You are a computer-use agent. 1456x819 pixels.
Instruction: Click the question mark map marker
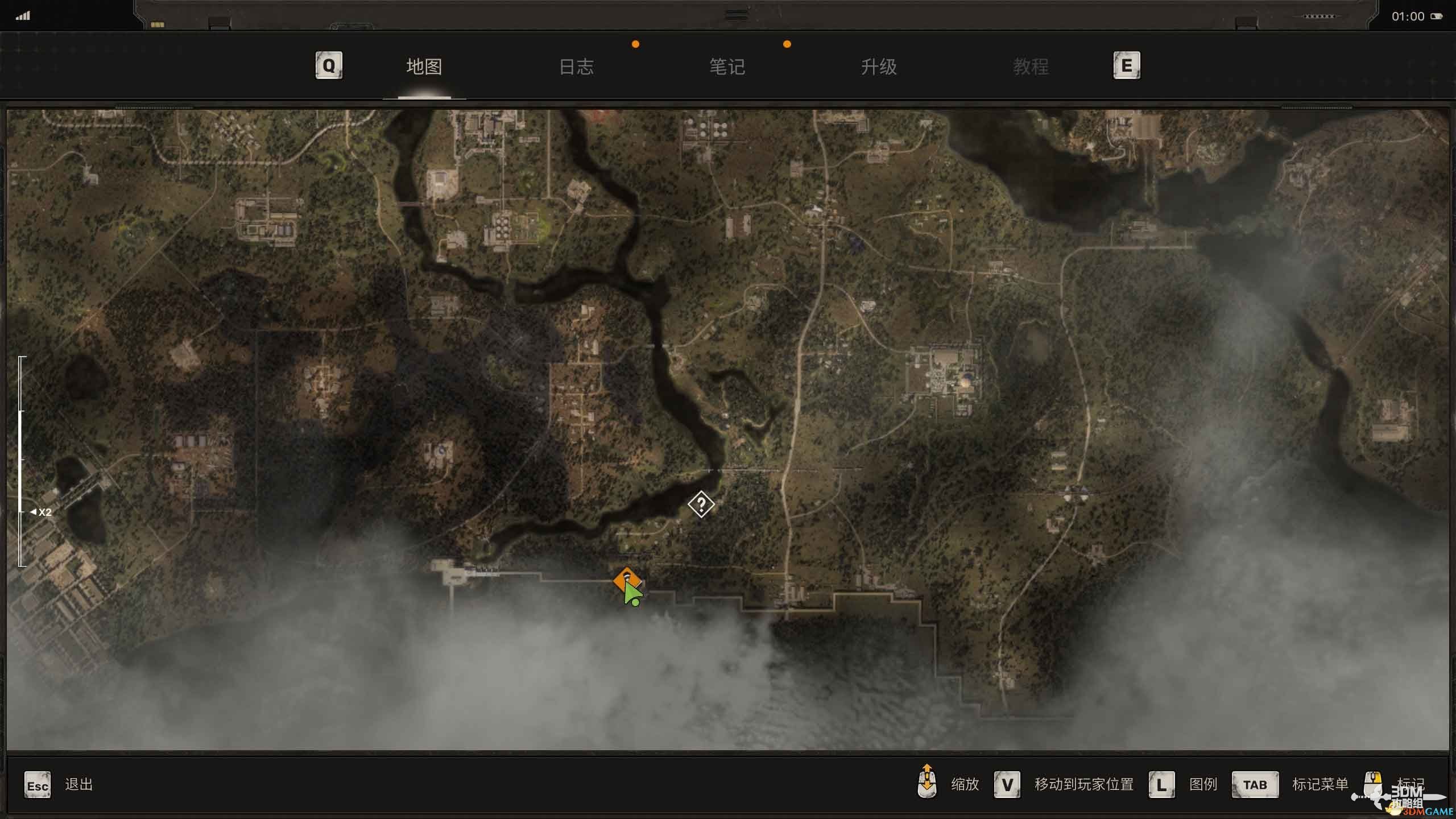tap(701, 504)
